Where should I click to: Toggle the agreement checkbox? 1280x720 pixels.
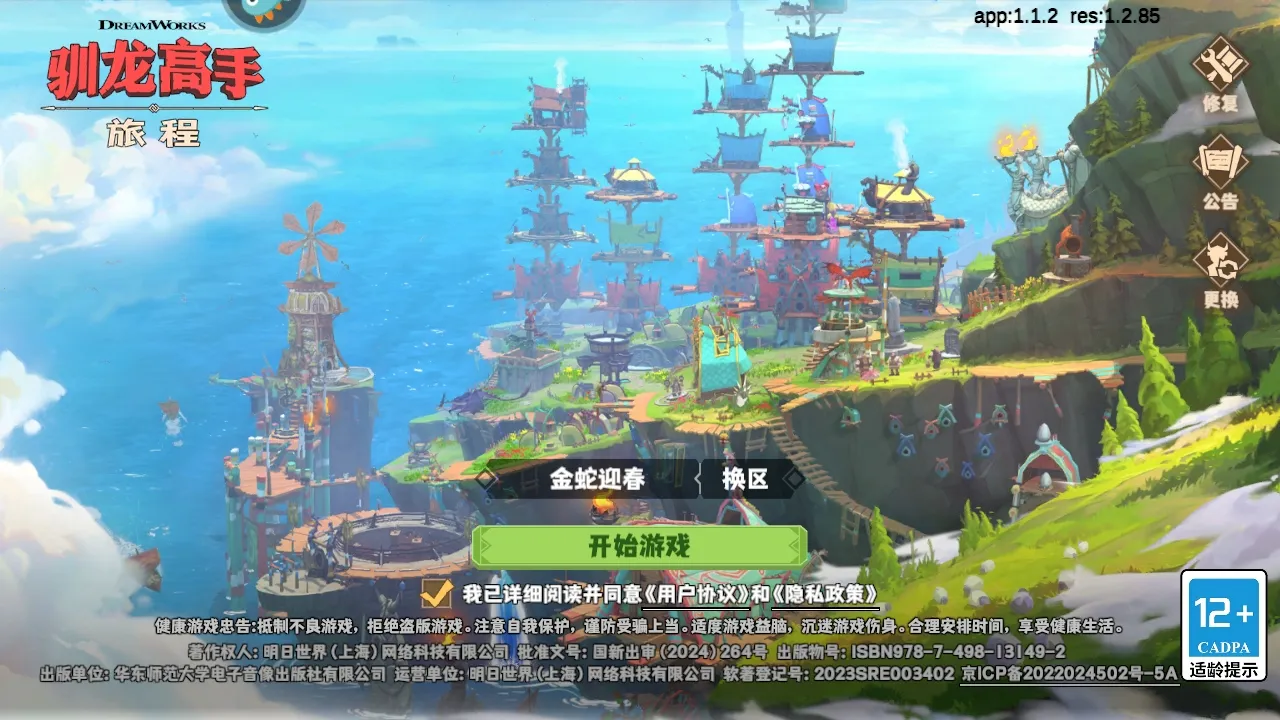coord(437,593)
